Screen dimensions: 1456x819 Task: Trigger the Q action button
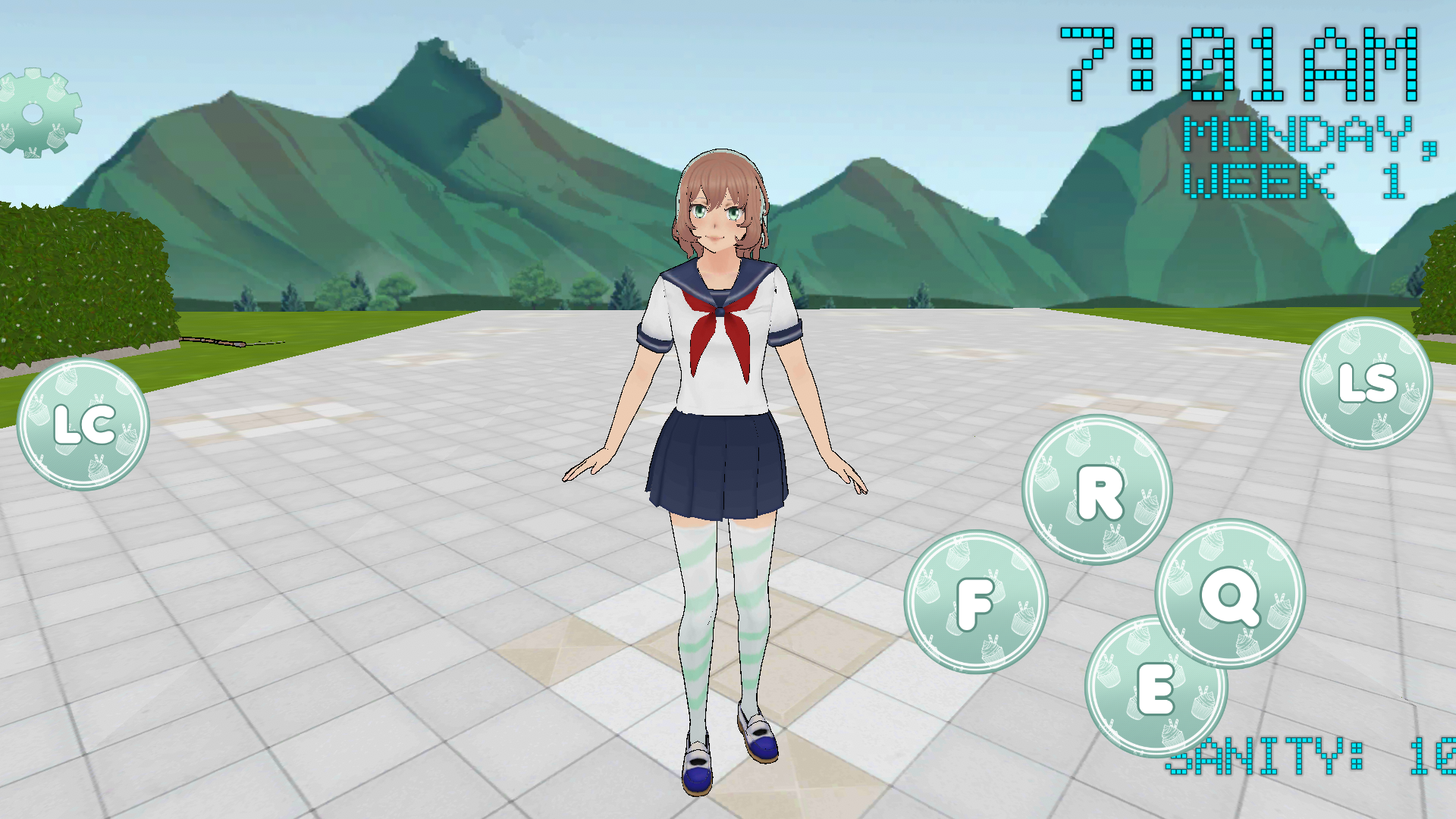(1230, 594)
